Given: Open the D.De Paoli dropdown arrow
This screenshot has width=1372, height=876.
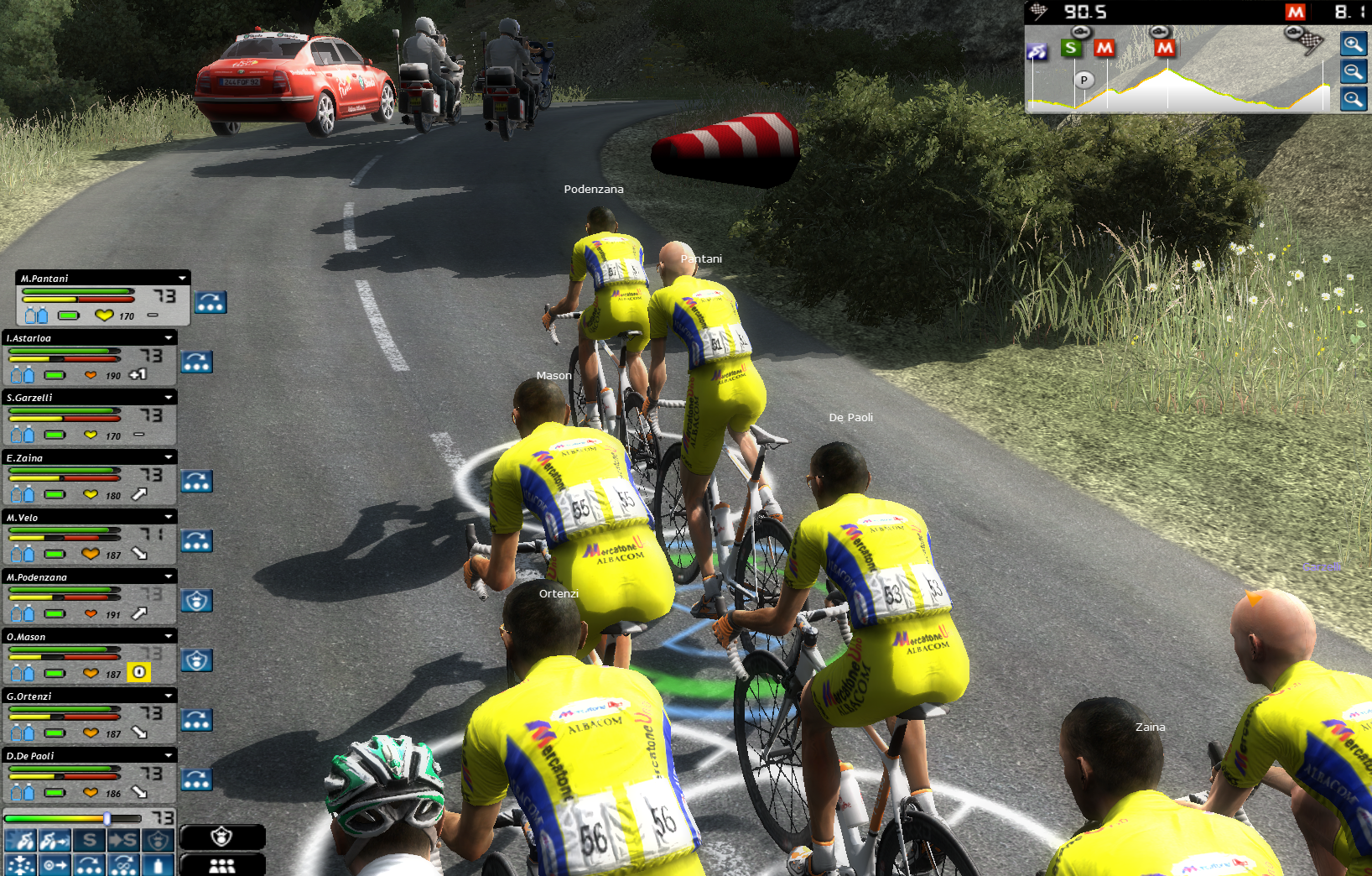Looking at the screenshot, I should click(169, 756).
